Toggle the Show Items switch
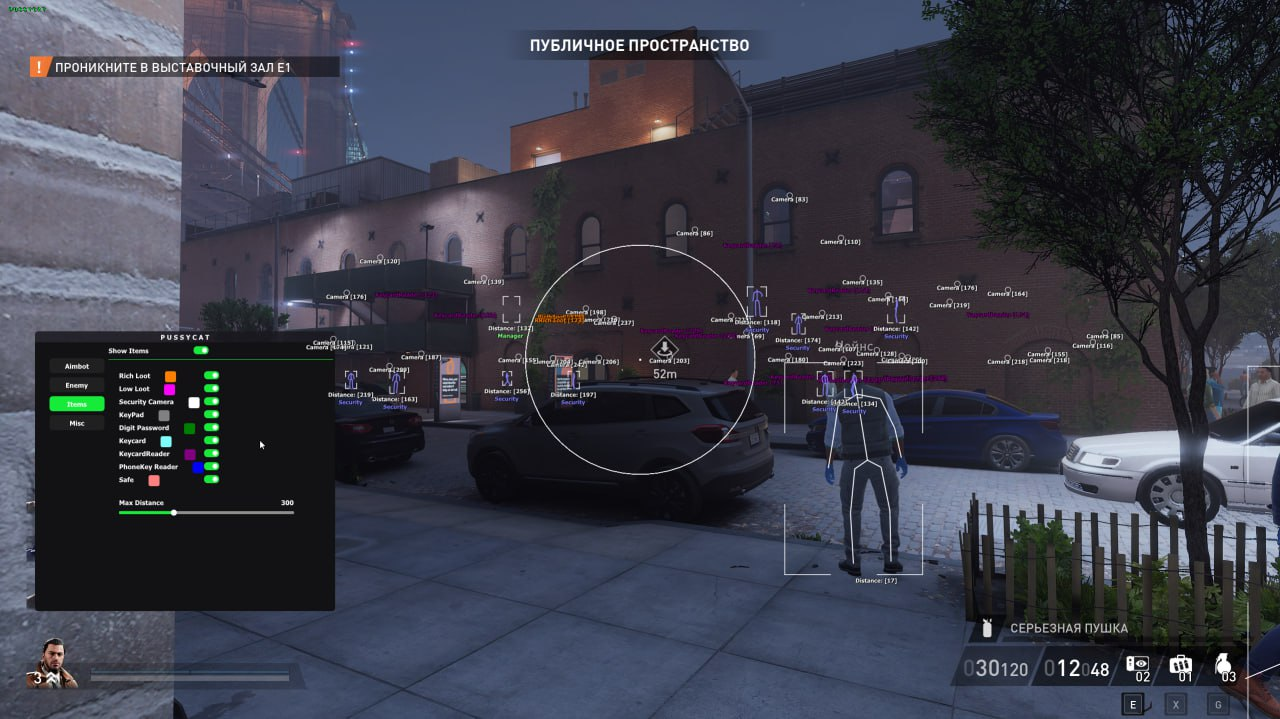This screenshot has width=1280, height=719. 201,351
